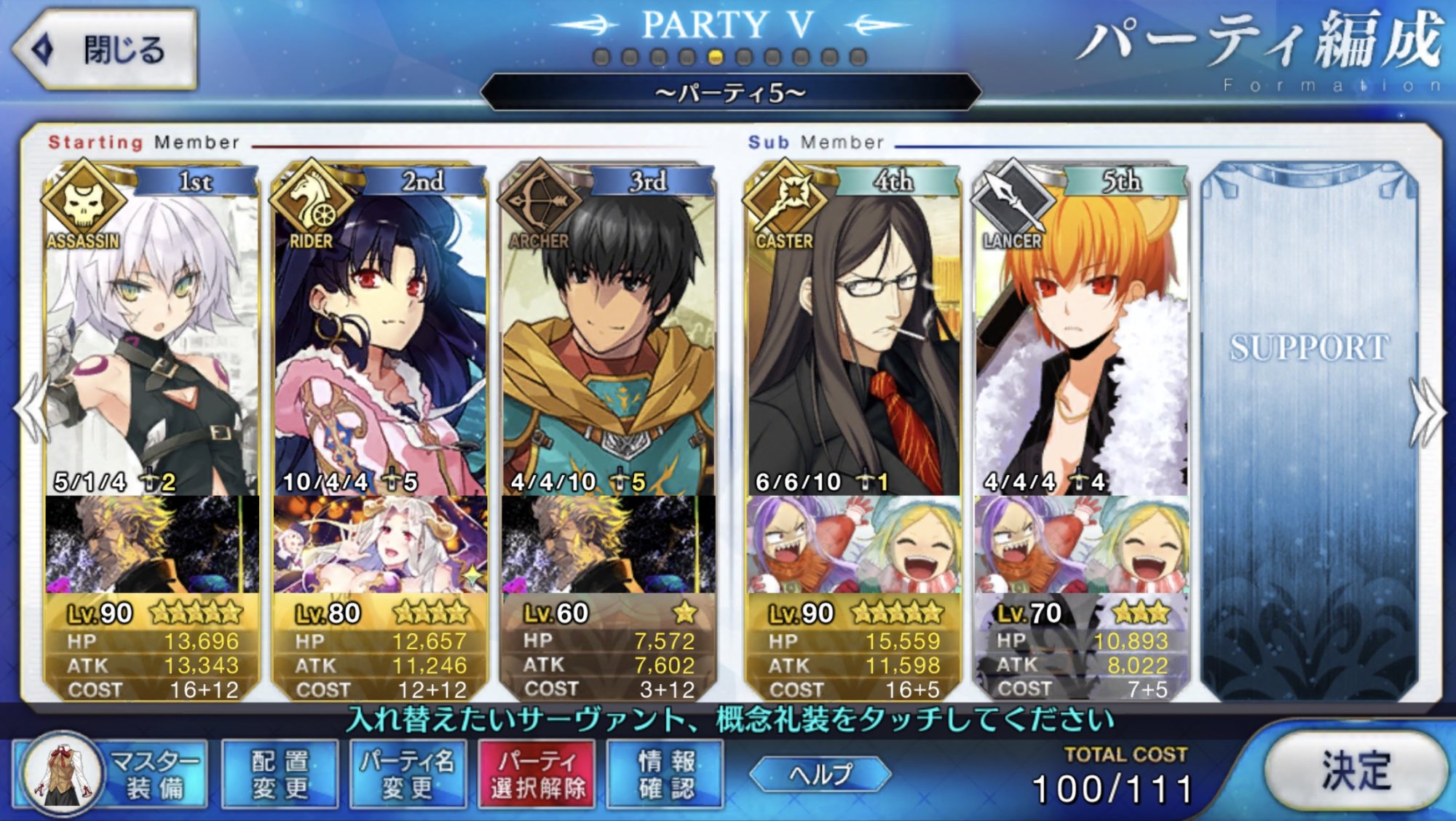
Task: Click the formation change button (配置変更)
Action: pos(280,774)
